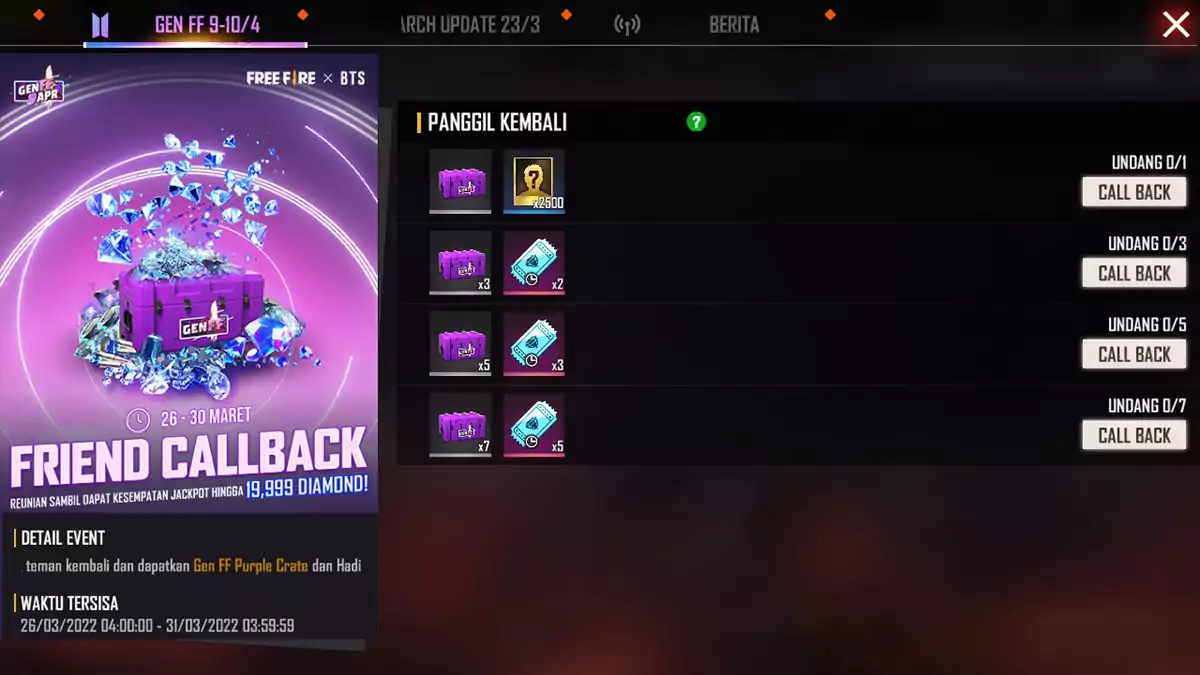
Task: Close the event window with the X
Action: click(x=1175, y=25)
